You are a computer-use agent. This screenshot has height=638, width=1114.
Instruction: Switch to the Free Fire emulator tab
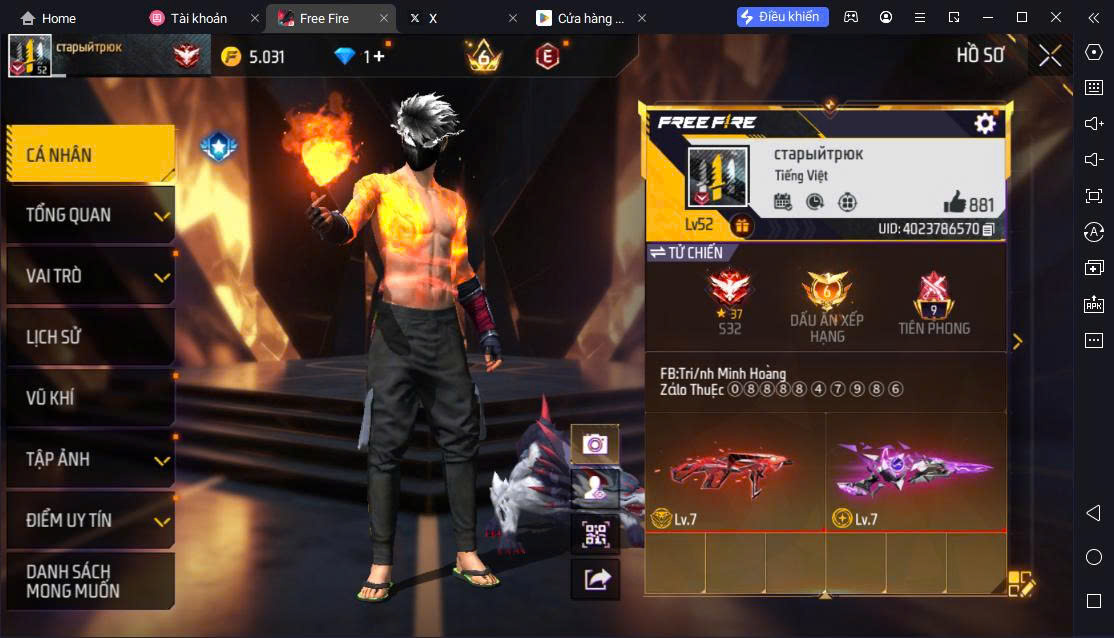coord(325,18)
